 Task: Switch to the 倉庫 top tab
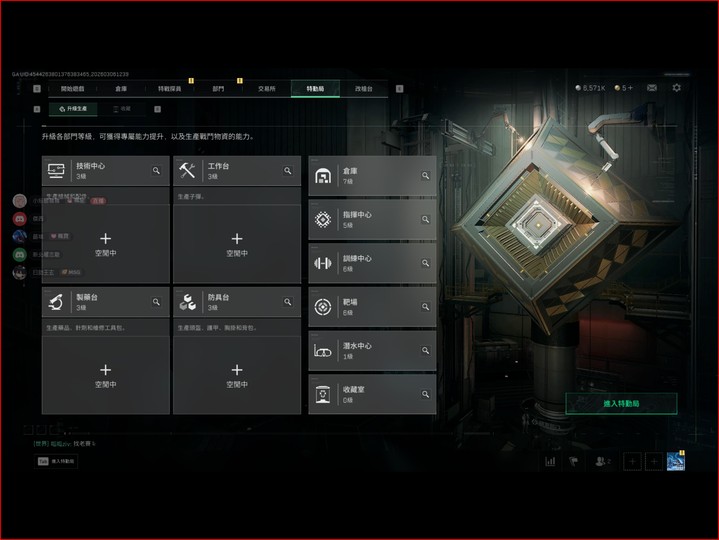121,89
